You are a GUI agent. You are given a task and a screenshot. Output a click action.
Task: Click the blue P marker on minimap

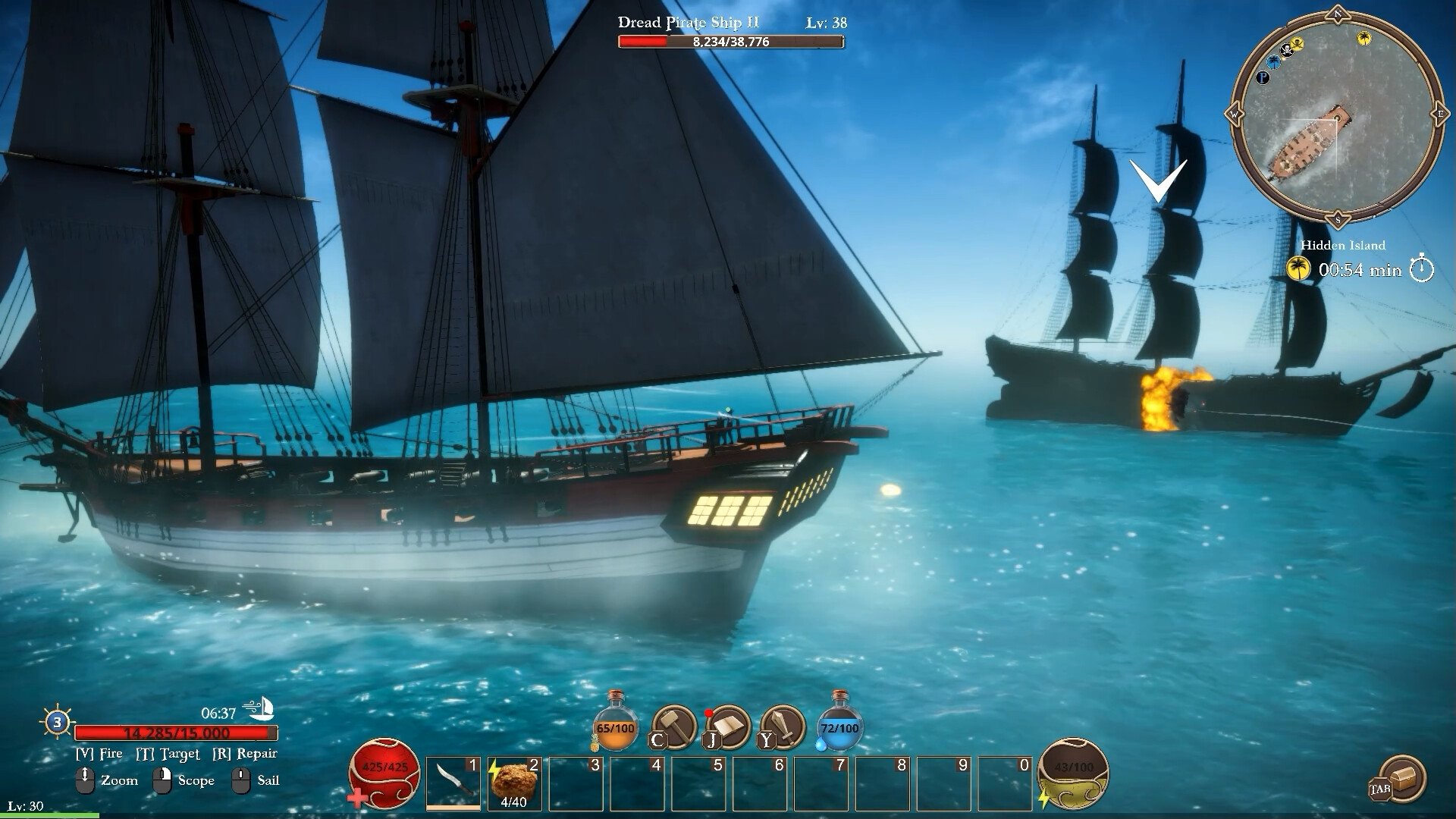[1263, 77]
